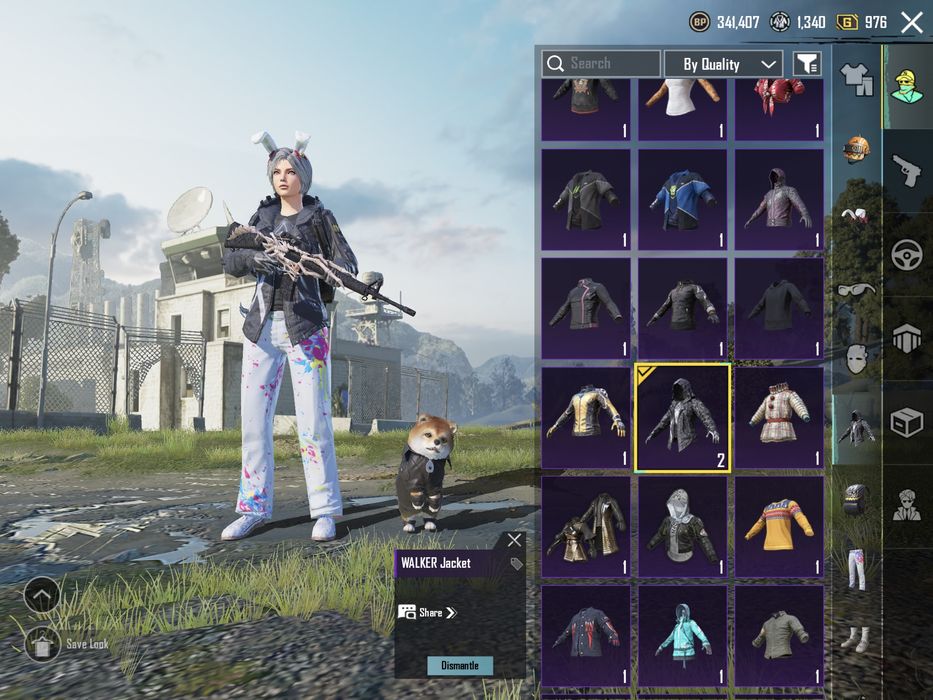Pick the blue and green jacket

point(683,200)
